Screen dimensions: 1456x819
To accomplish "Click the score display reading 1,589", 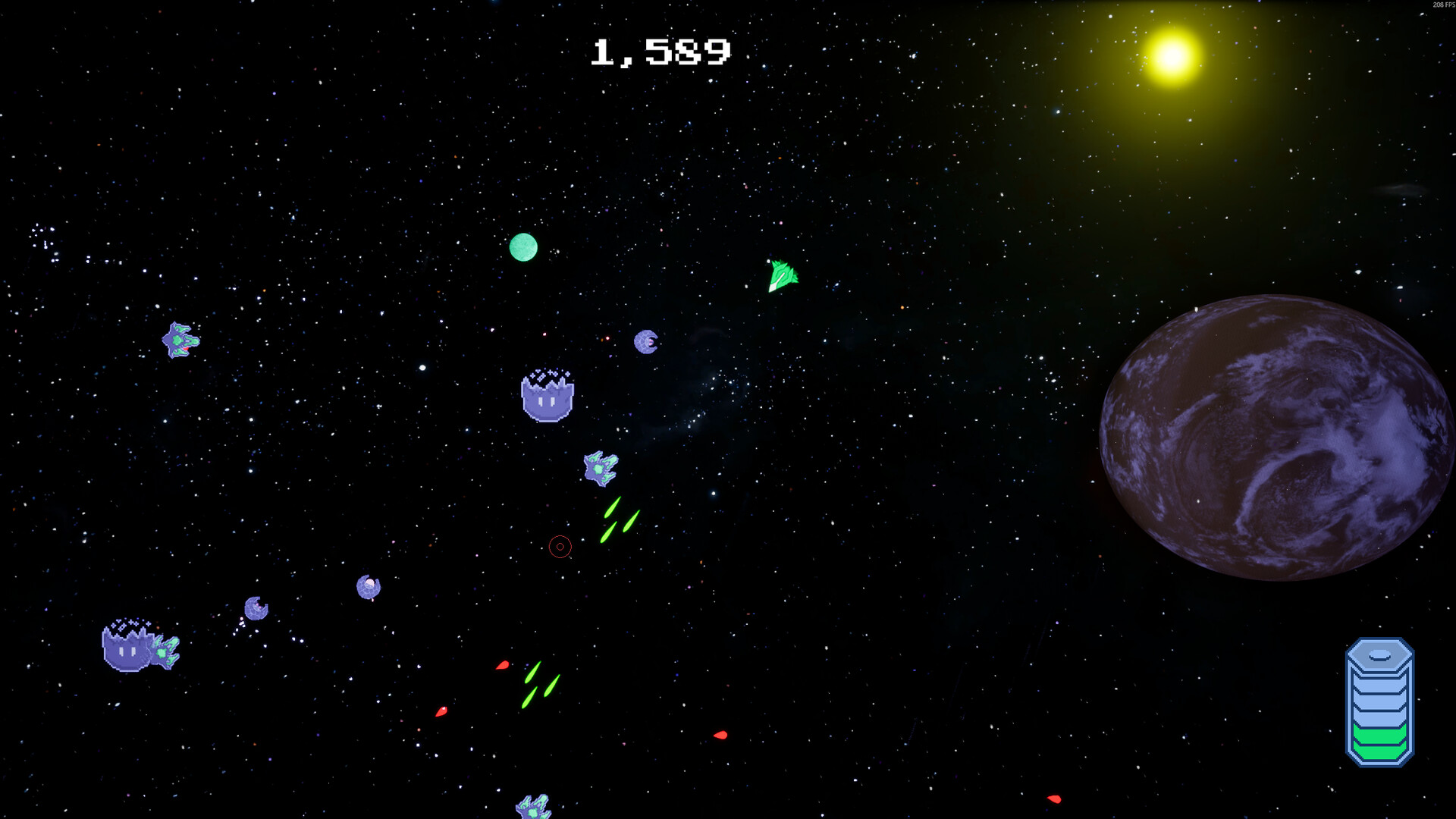I will 661,52.
